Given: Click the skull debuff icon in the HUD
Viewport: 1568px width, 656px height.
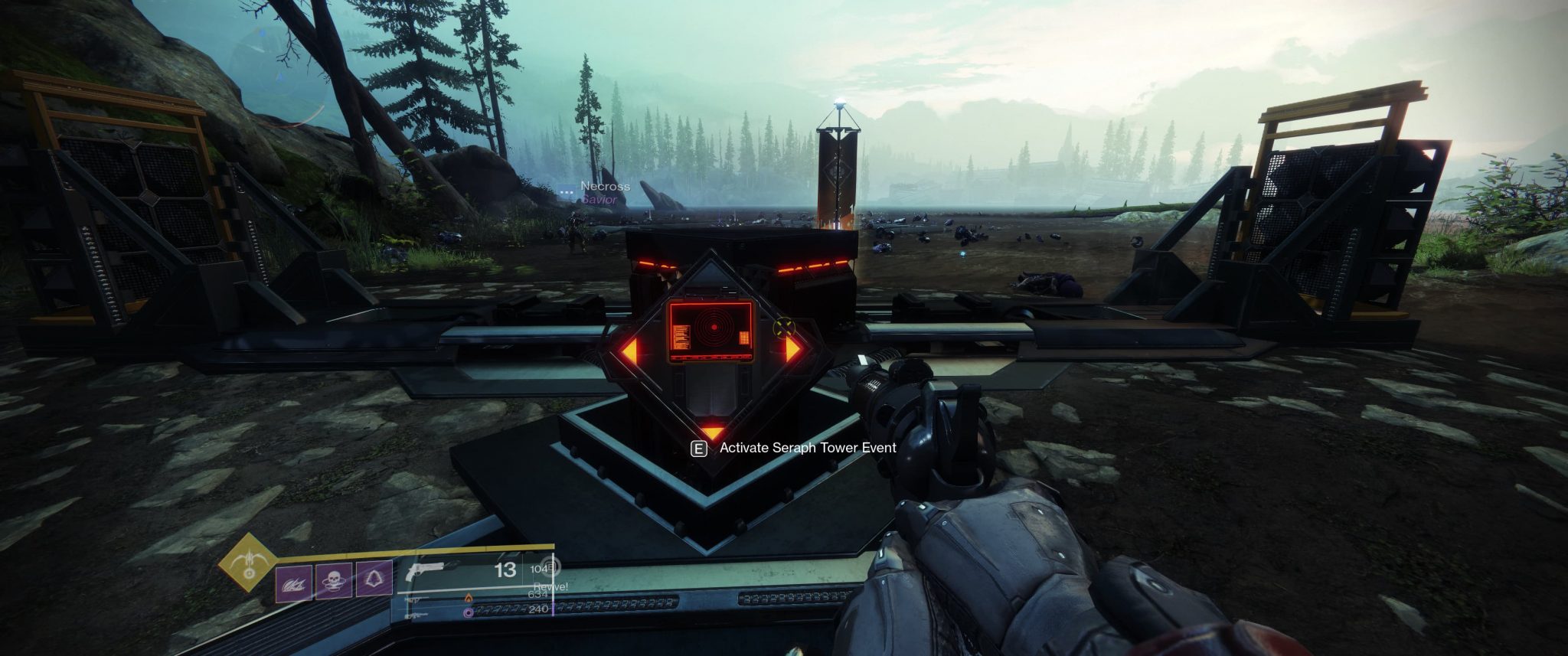Looking at the screenshot, I should pyautogui.click(x=334, y=581).
